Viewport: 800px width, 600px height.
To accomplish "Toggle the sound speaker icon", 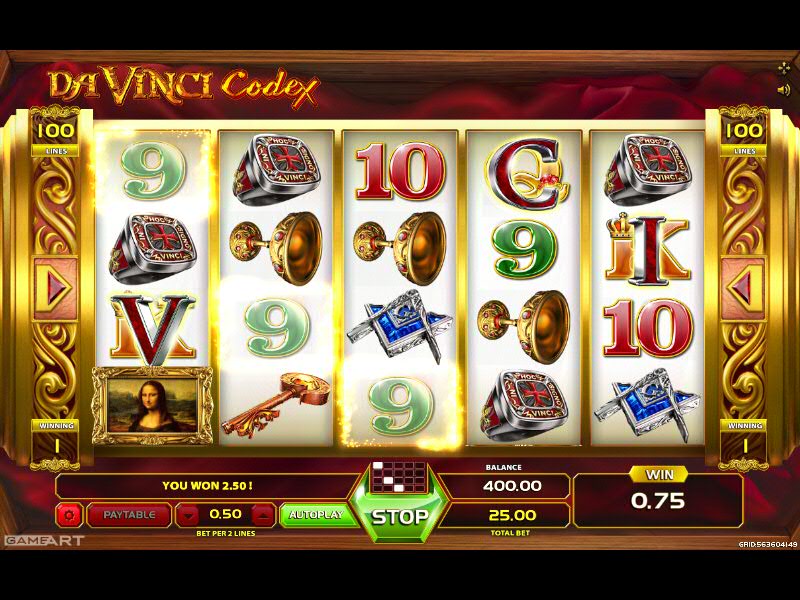I will click(x=783, y=89).
